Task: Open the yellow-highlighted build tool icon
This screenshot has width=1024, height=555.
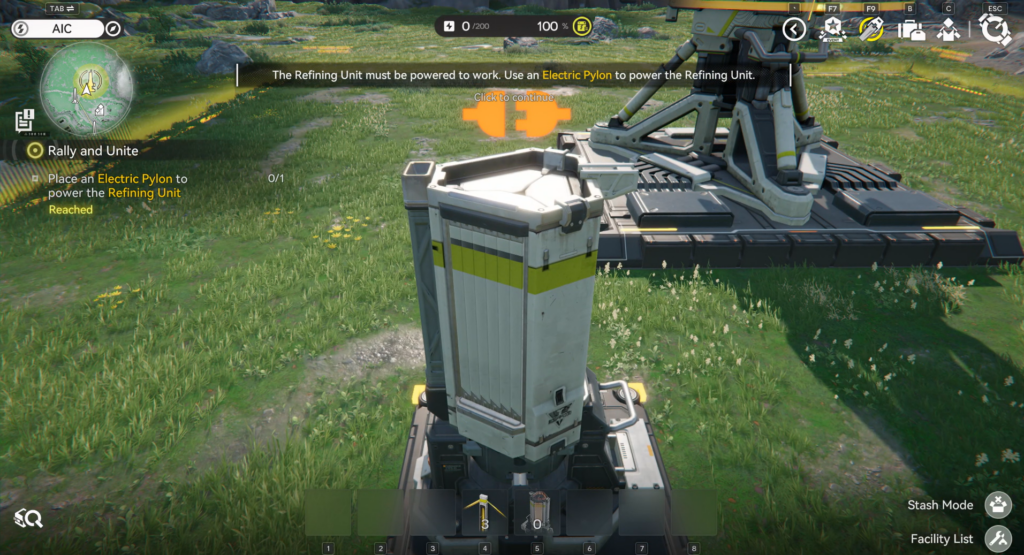Action: pos(871,29)
